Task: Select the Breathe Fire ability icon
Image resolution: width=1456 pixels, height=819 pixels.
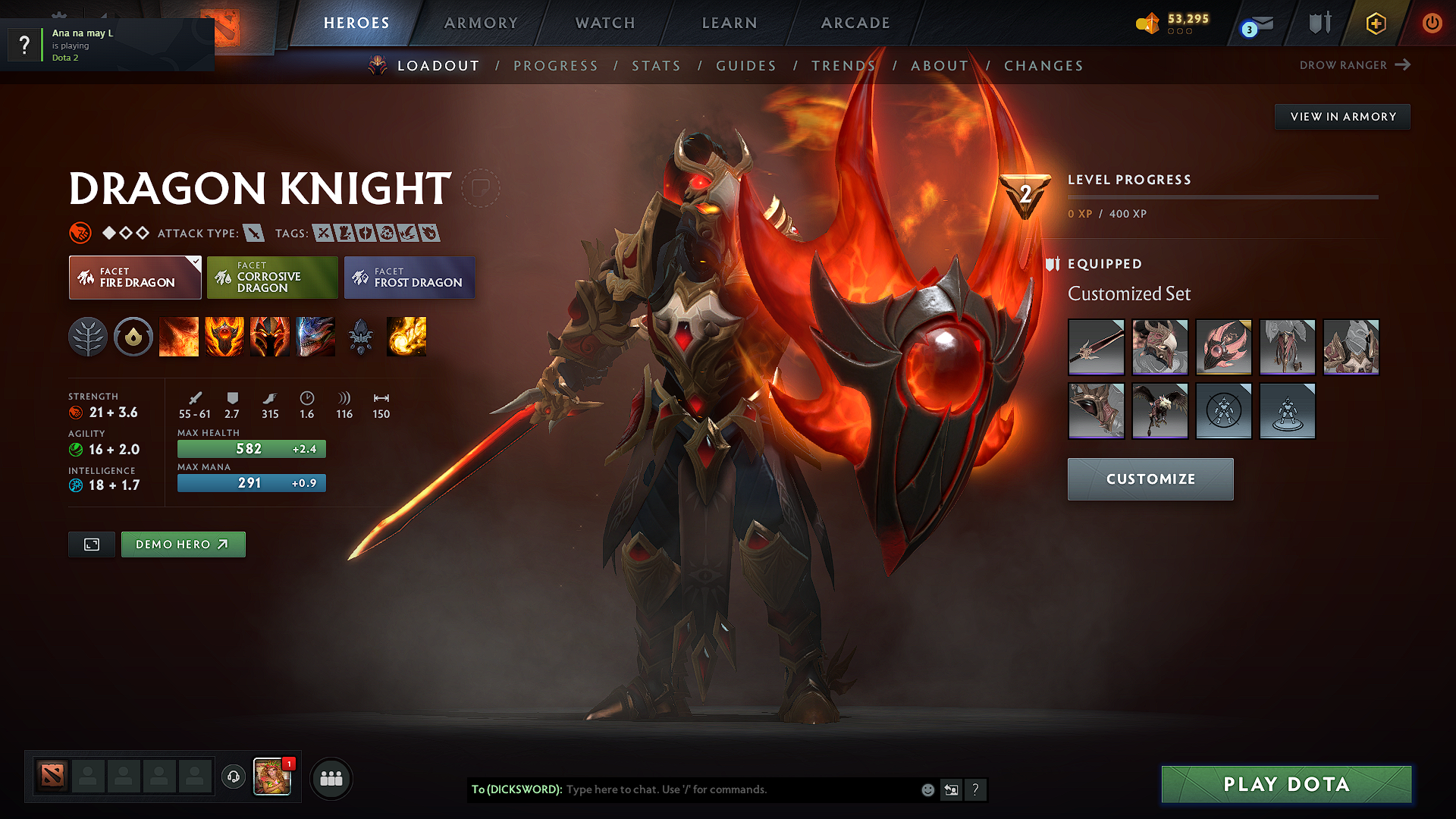Action: 179,337
